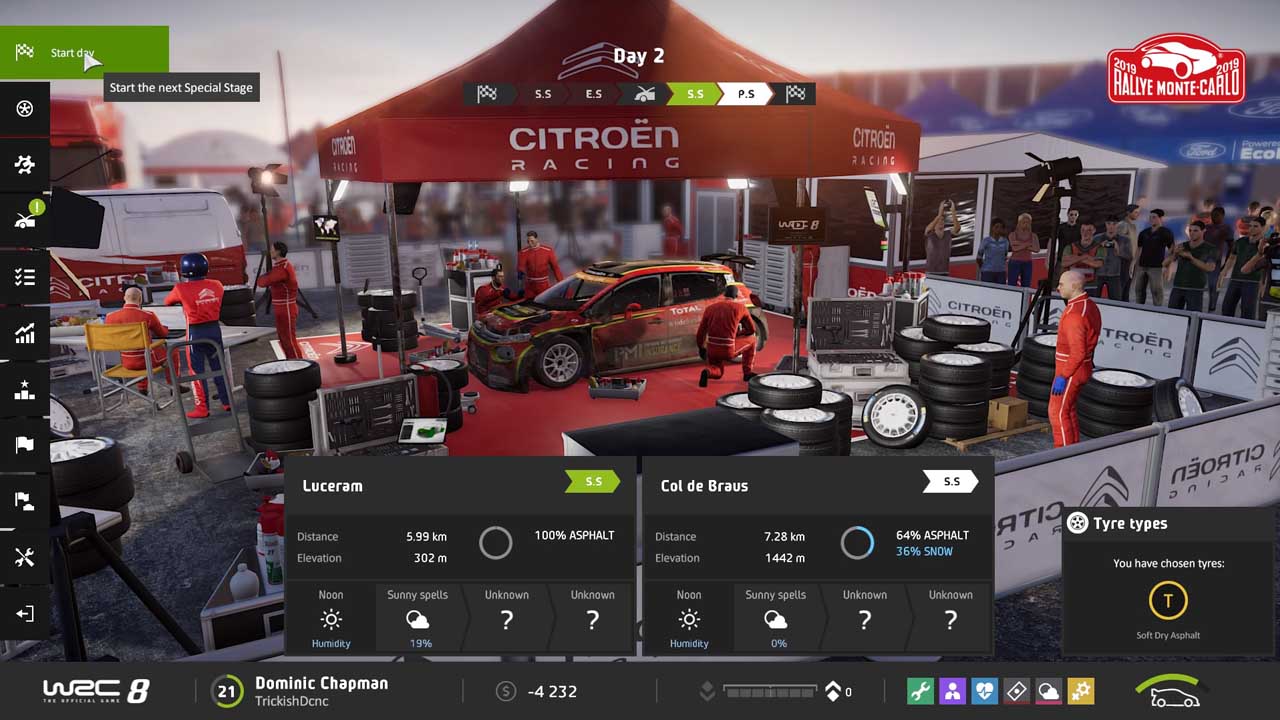1280x720 pixels.
Task: Select the flag with cloud sidebar icon
Action: click(x=25, y=501)
